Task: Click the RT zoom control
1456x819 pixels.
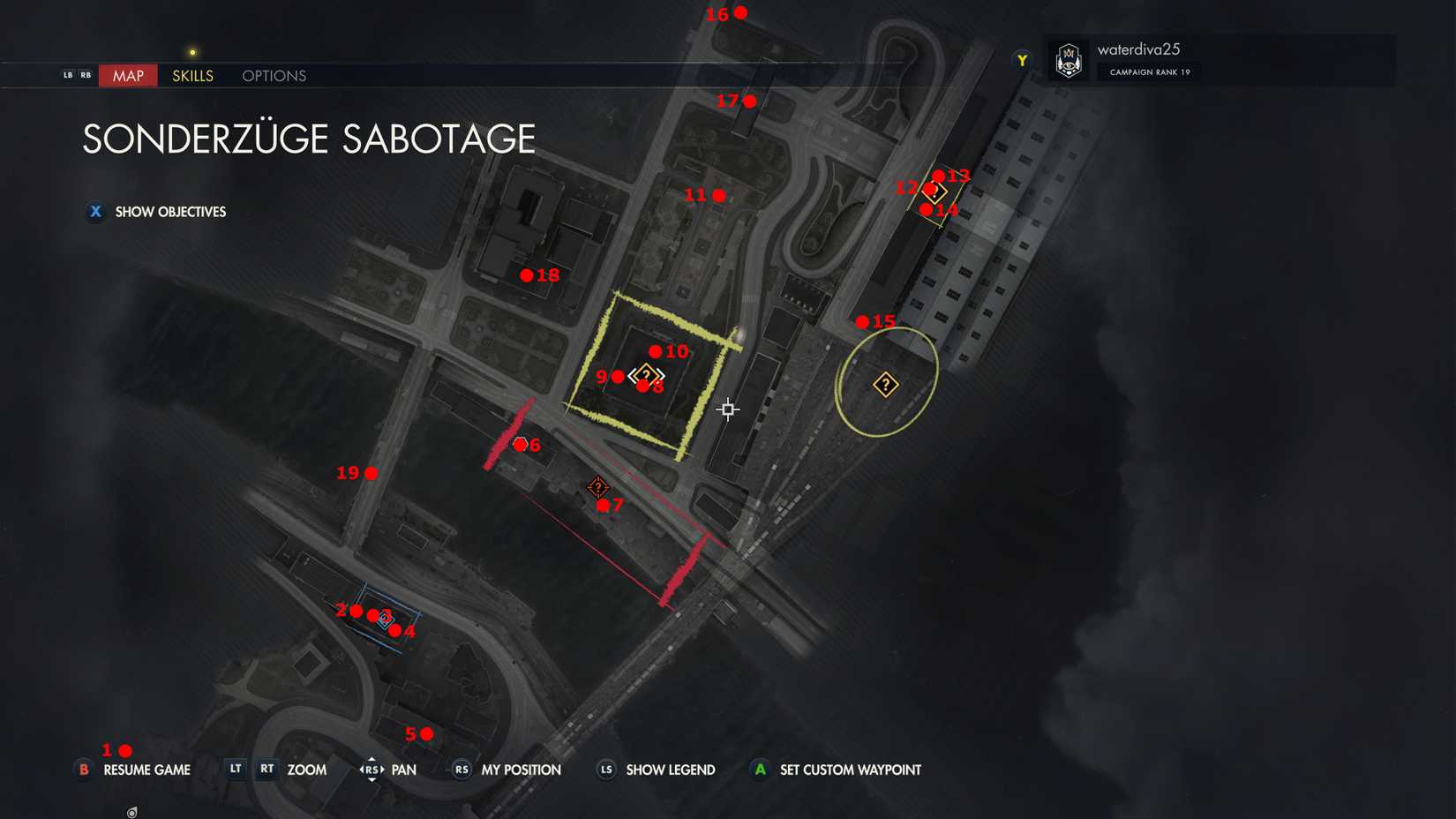Action: pos(266,769)
